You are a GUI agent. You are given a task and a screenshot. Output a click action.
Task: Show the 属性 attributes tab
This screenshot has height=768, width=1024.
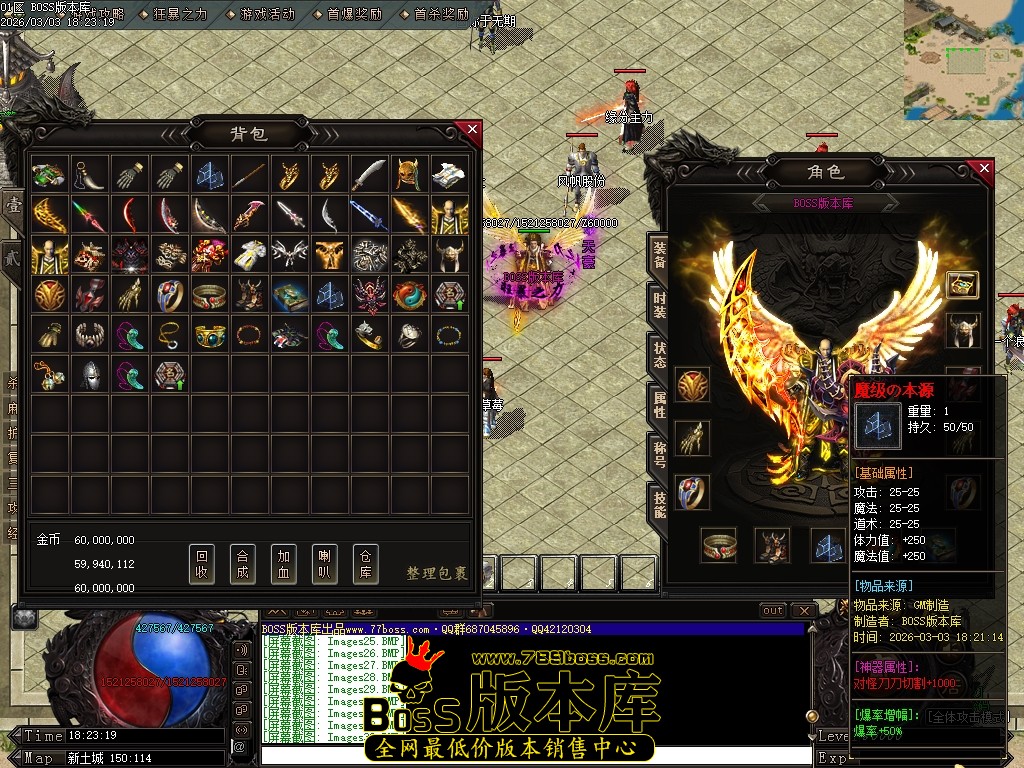click(659, 403)
